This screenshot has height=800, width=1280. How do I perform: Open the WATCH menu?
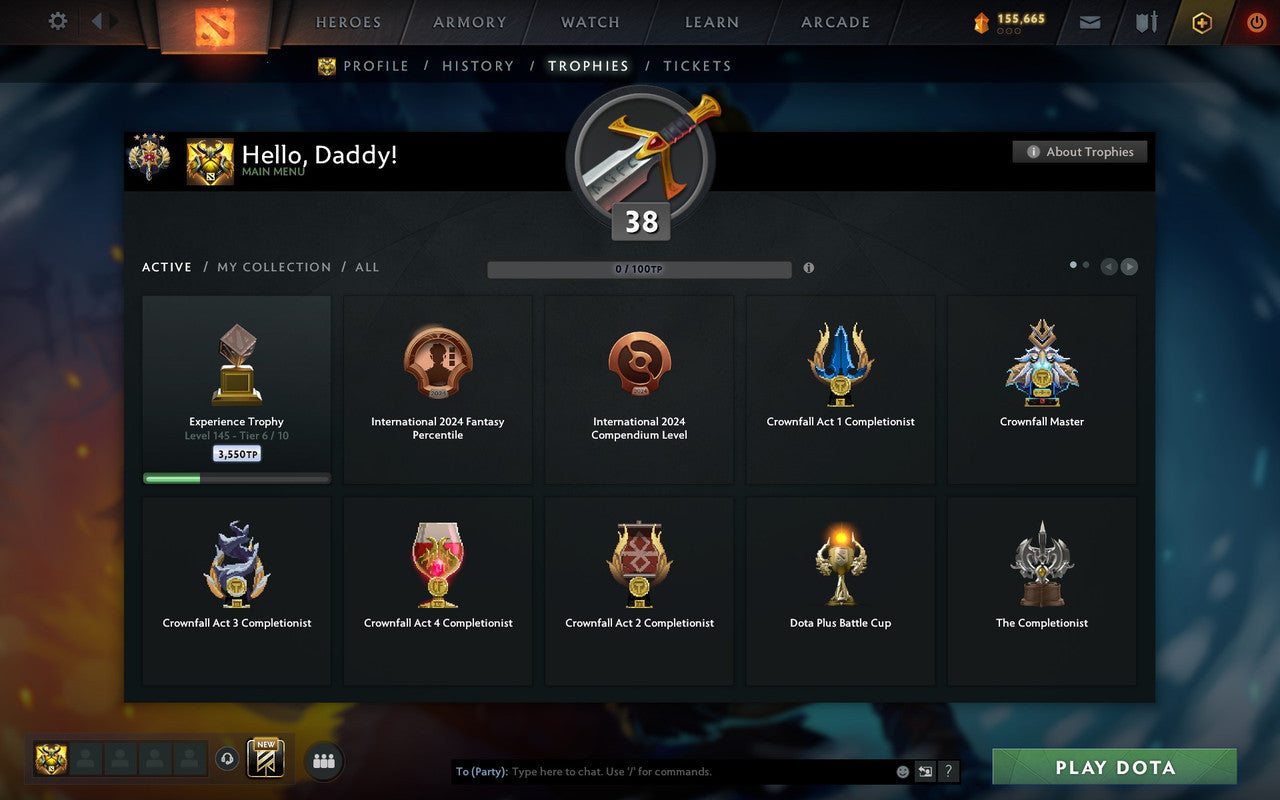tap(590, 22)
